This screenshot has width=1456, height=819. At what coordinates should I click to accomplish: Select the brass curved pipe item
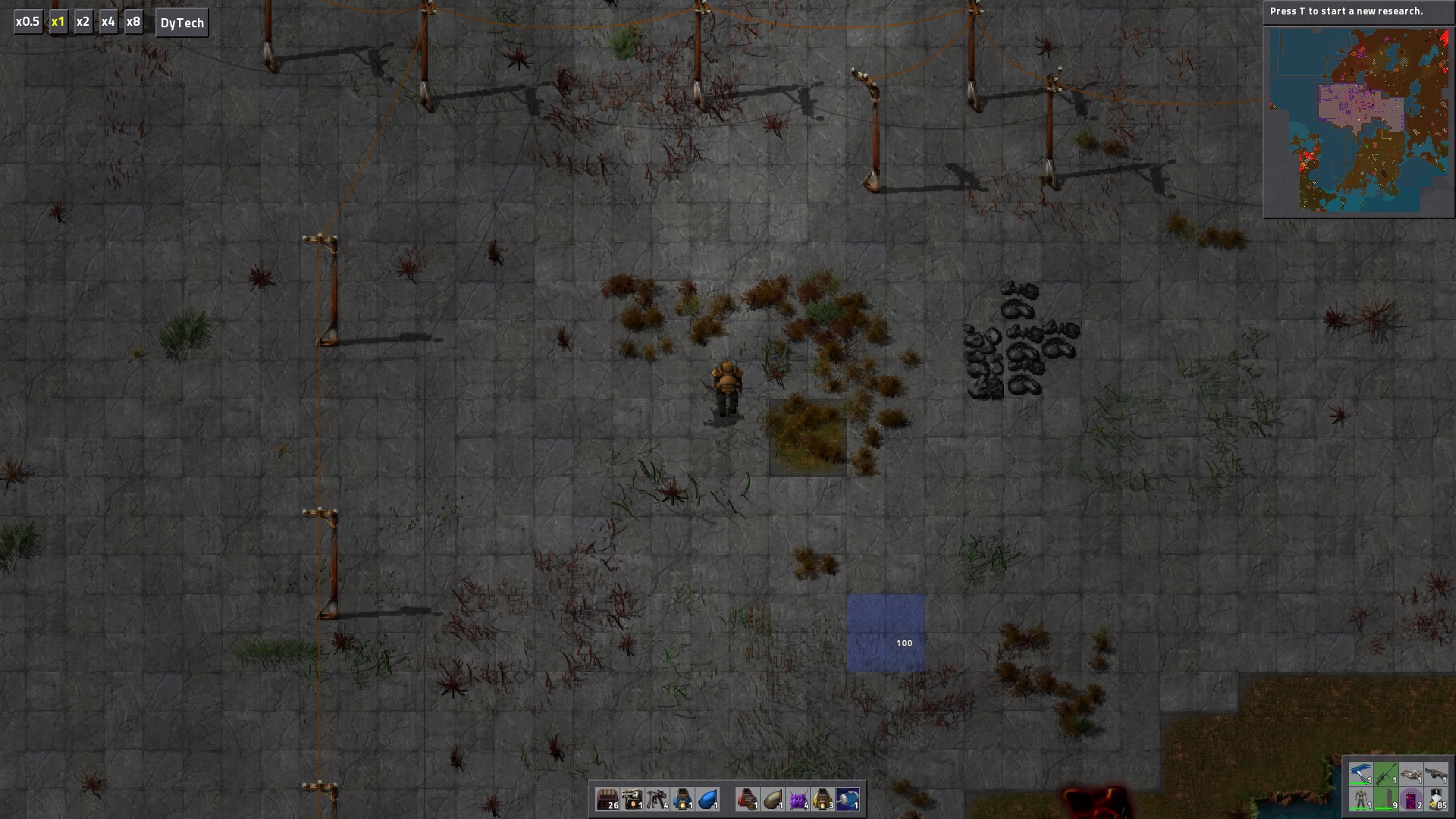point(773,799)
